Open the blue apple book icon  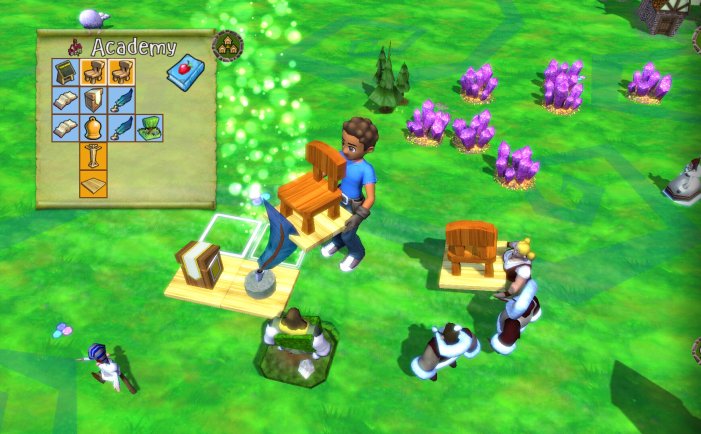click(184, 73)
